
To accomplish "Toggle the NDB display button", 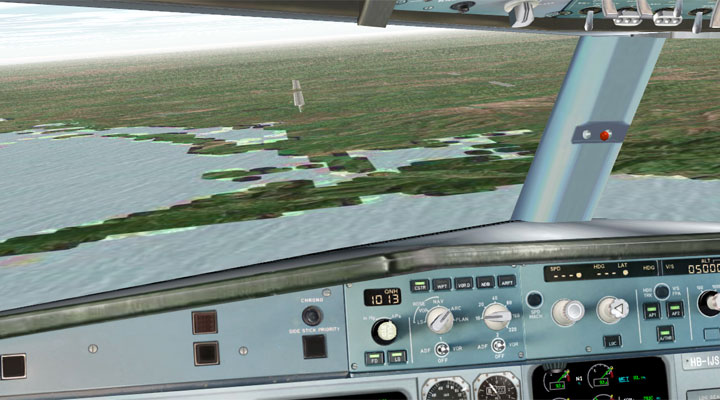I will (x=485, y=282).
